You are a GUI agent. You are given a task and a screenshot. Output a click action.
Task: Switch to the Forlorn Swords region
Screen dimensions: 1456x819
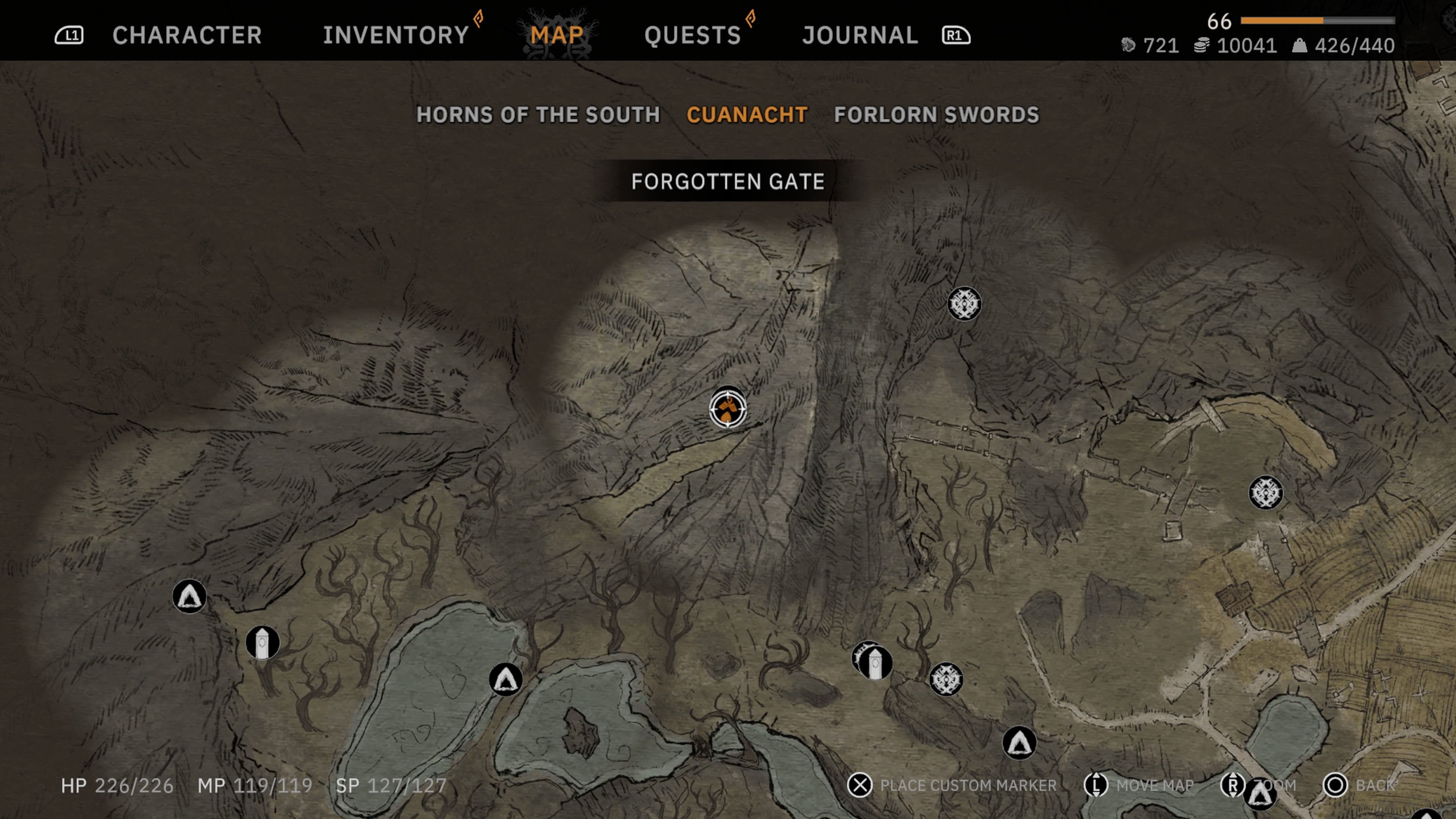click(937, 115)
